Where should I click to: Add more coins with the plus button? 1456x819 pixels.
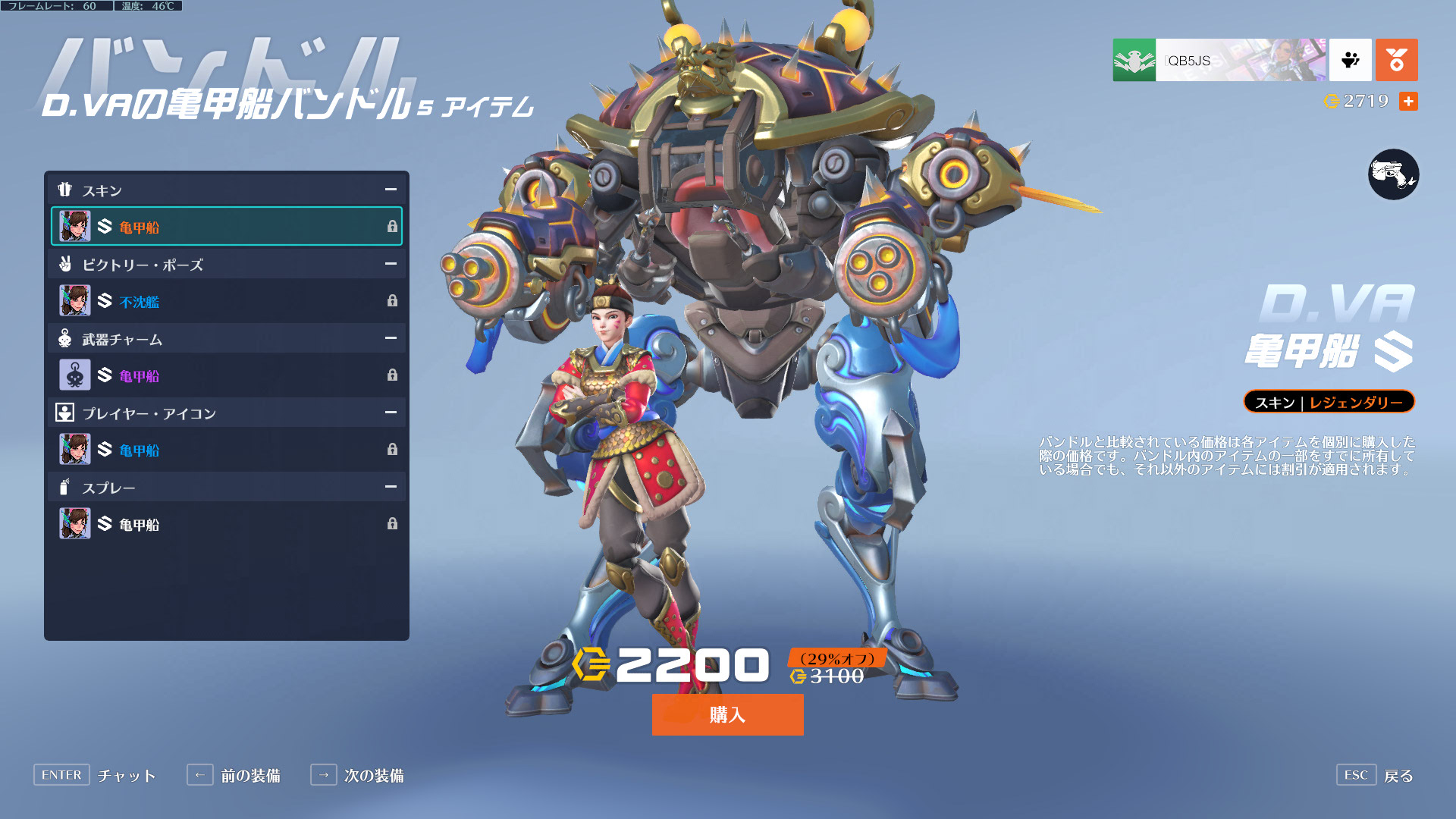1408,101
